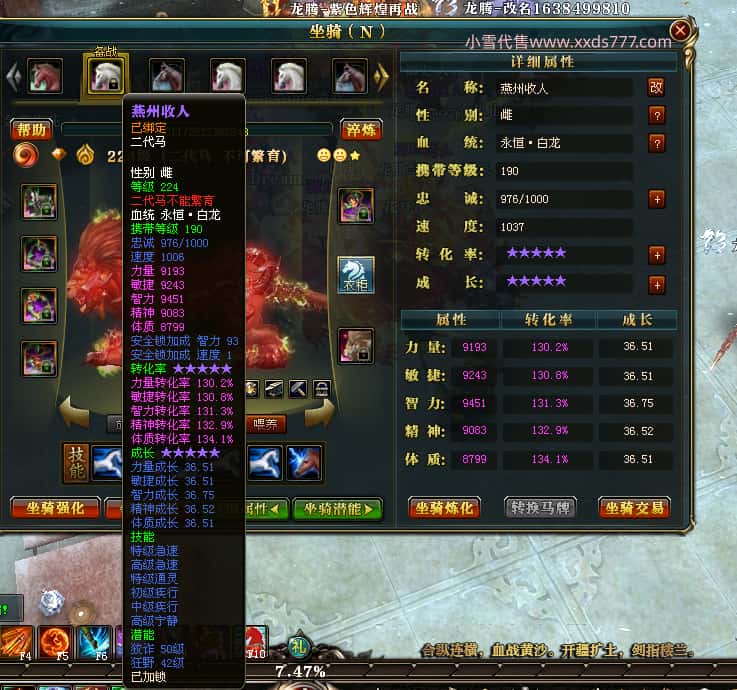
Task: Open the question mark beside 血统
Action: tap(656, 143)
